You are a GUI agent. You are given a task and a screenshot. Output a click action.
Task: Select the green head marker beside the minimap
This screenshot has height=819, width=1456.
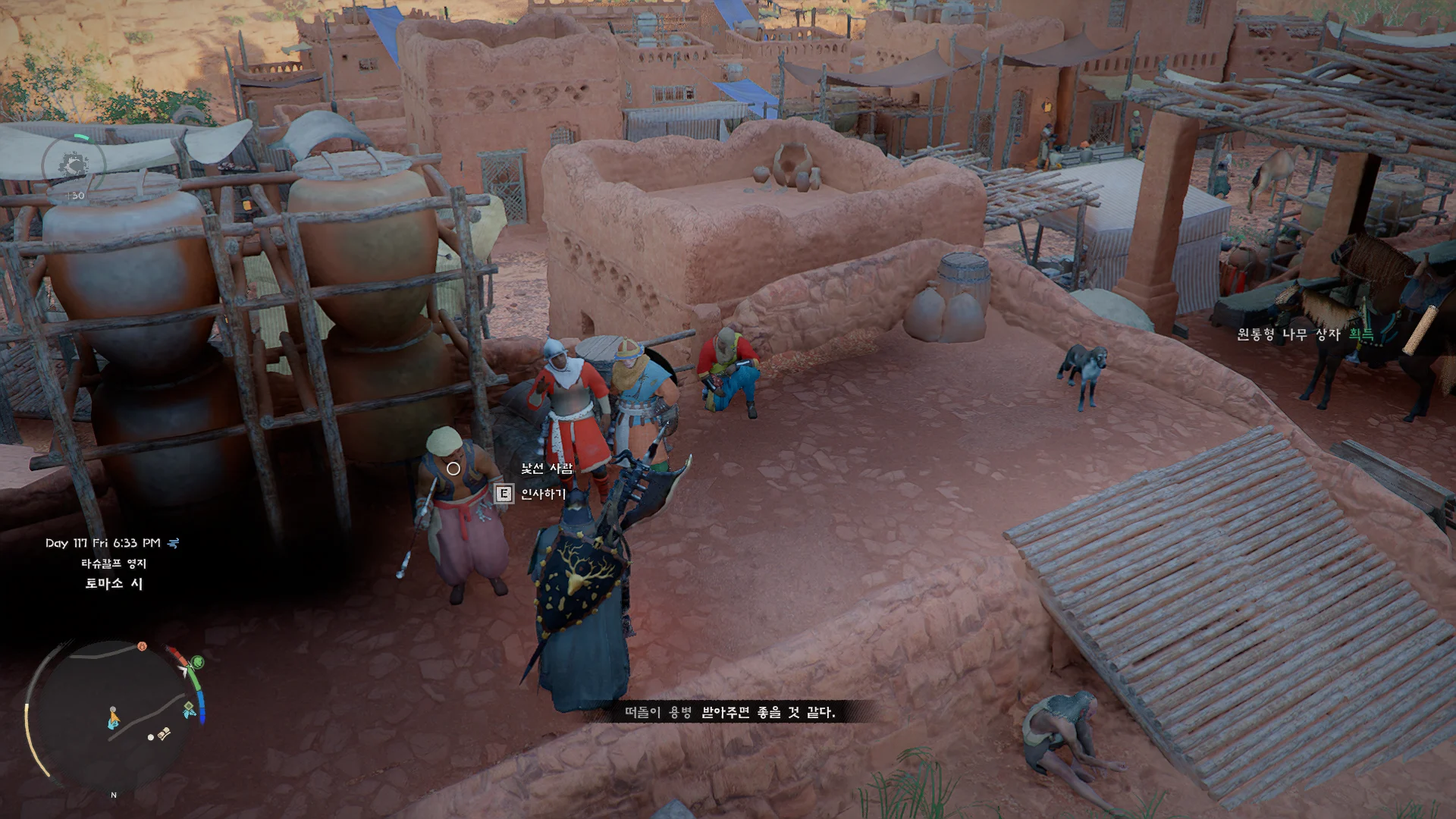click(x=197, y=661)
